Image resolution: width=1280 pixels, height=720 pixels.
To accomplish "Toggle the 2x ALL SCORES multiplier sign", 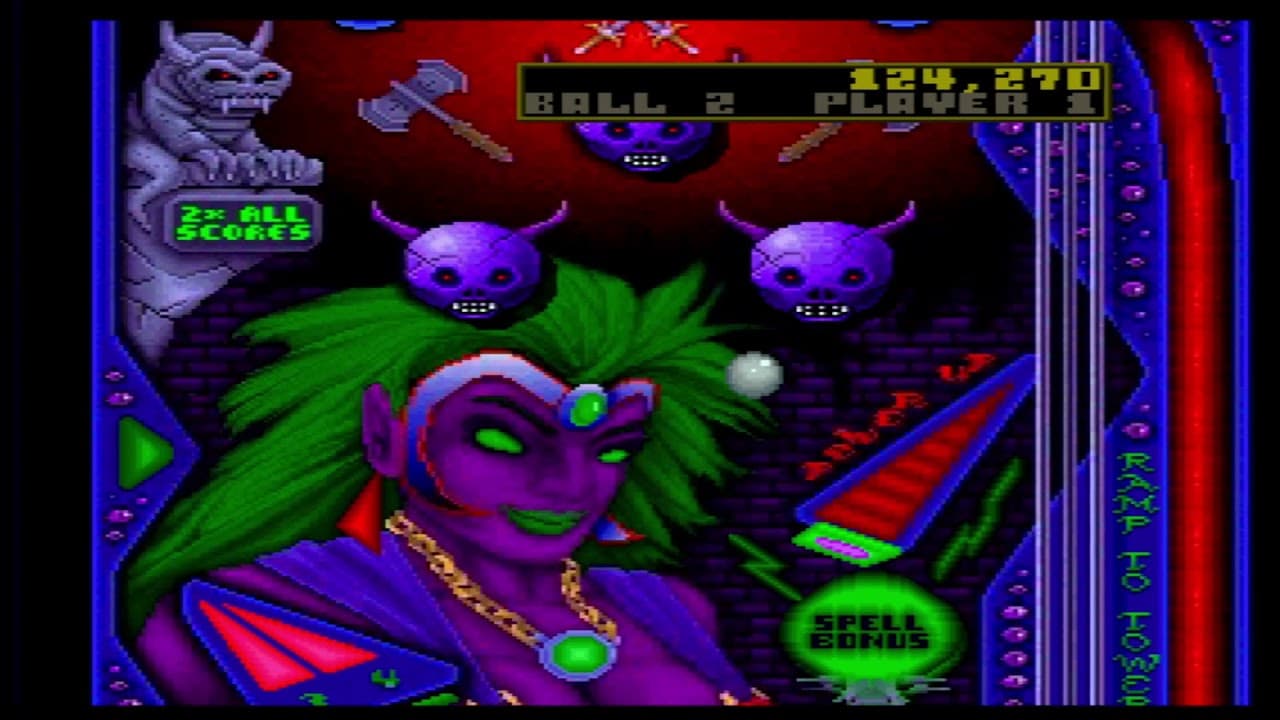I will pyautogui.click(x=243, y=222).
